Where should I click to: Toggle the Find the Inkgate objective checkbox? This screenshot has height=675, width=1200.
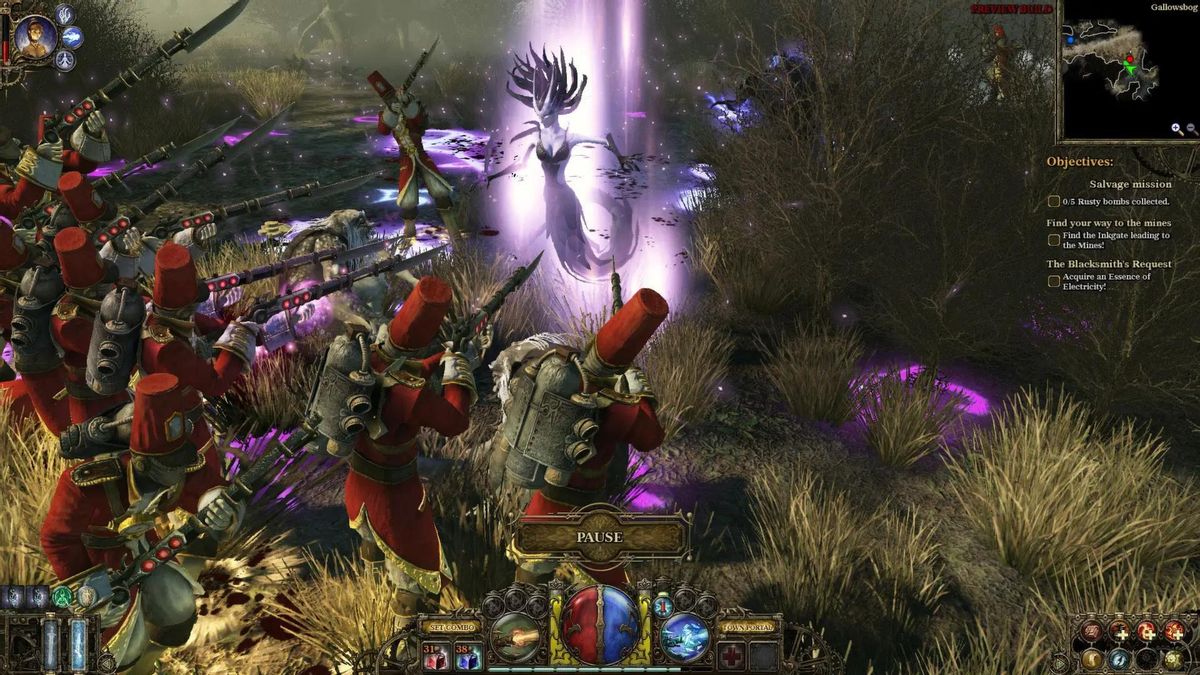pos(1054,240)
